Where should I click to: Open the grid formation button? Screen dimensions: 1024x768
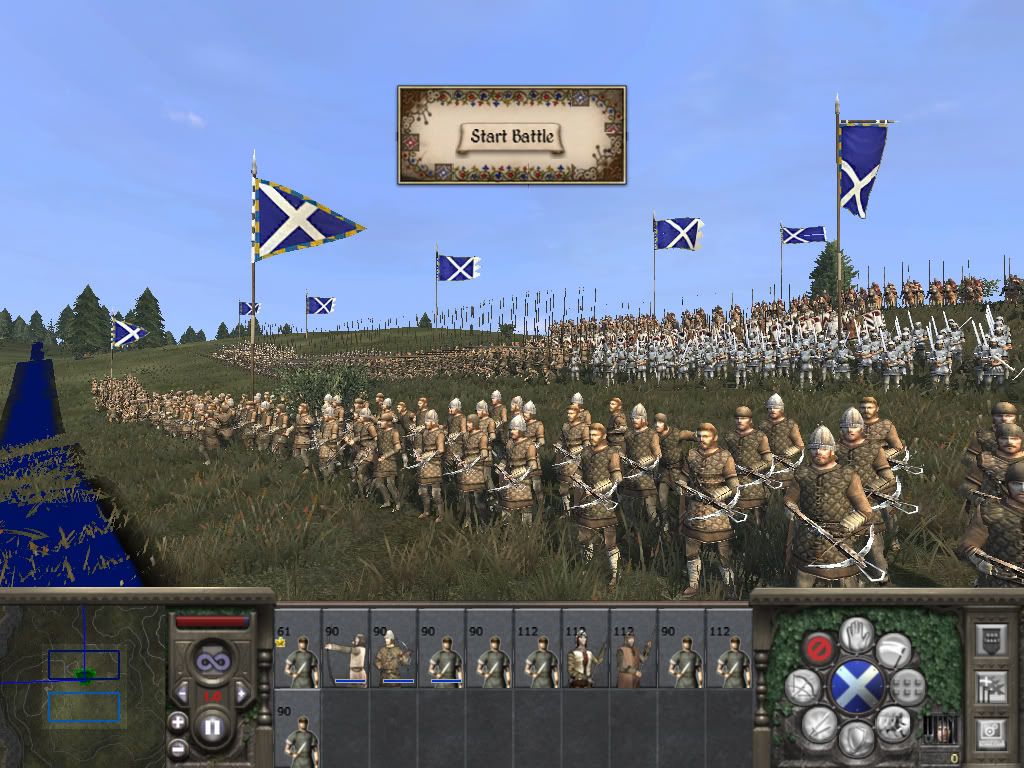(908, 686)
